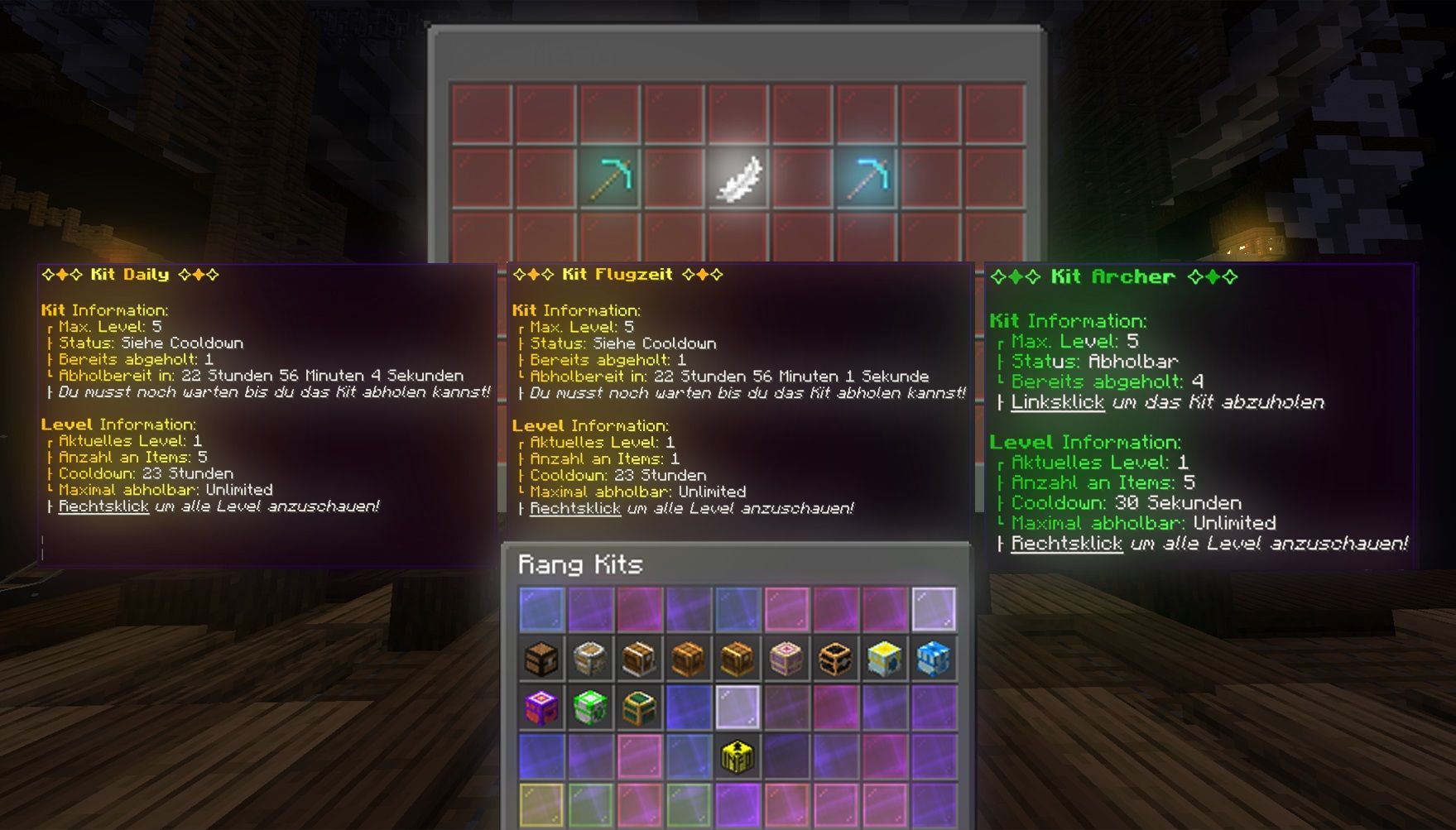Choose the grey stone chest kit
This screenshot has width=1456, height=830.
point(590,659)
